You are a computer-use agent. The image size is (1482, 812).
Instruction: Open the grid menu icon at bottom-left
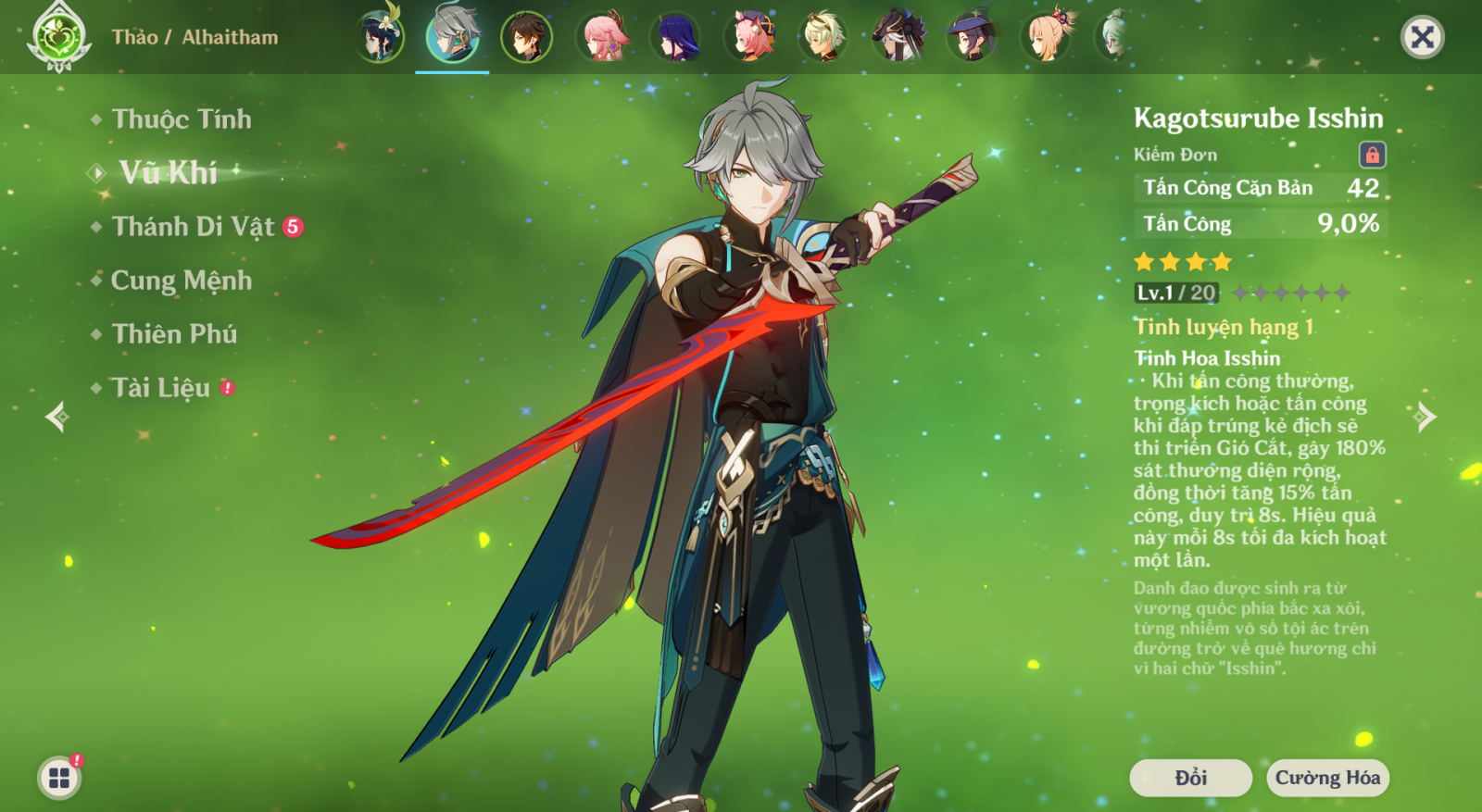[59, 778]
